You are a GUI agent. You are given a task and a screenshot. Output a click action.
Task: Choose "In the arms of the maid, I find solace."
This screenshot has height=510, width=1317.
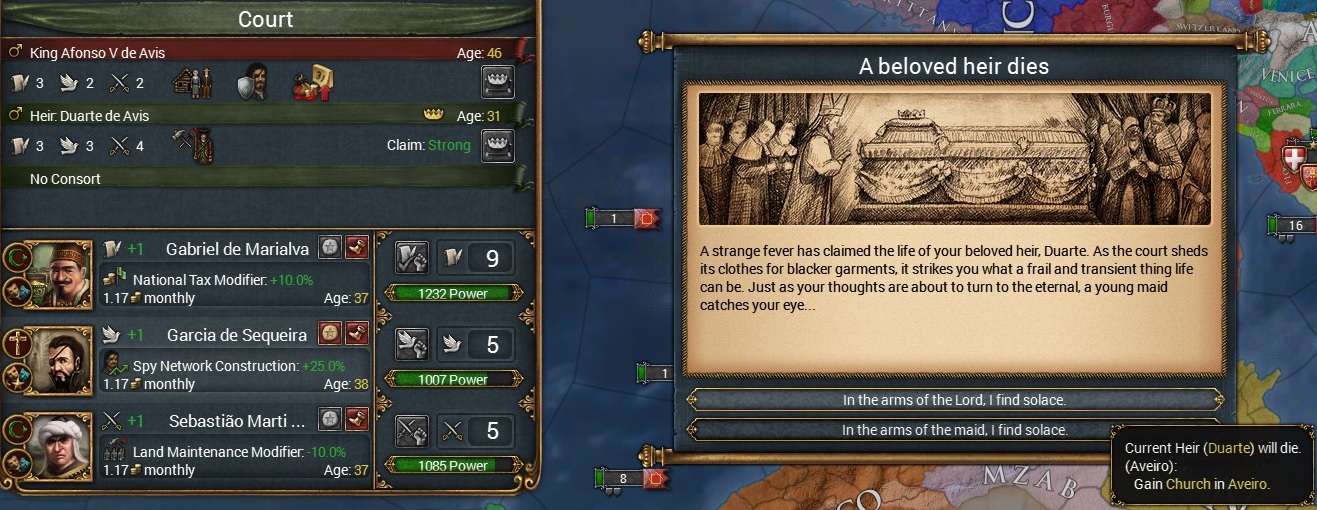tap(954, 430)
